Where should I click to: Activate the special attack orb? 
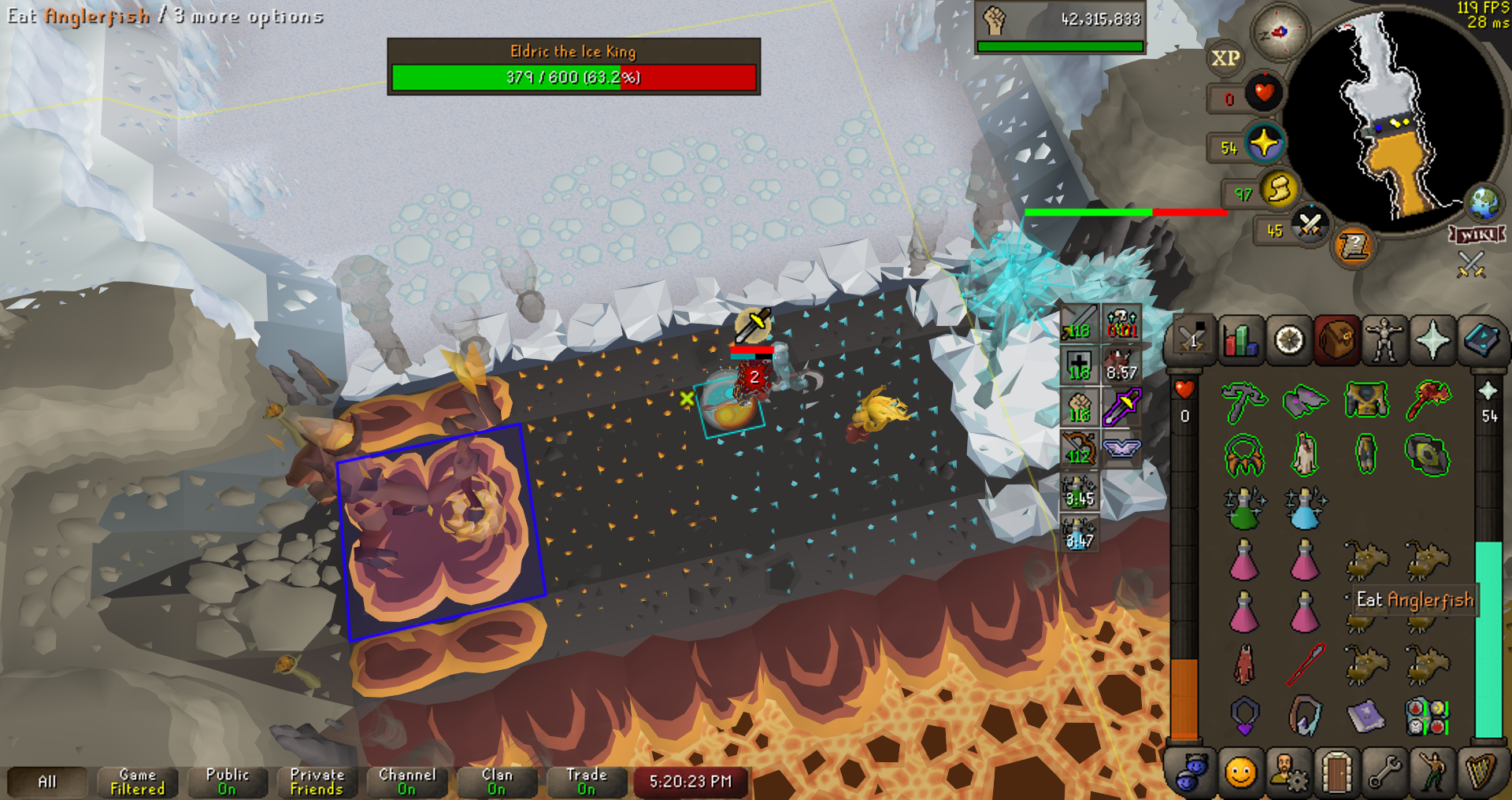(x=1310, y=226)
